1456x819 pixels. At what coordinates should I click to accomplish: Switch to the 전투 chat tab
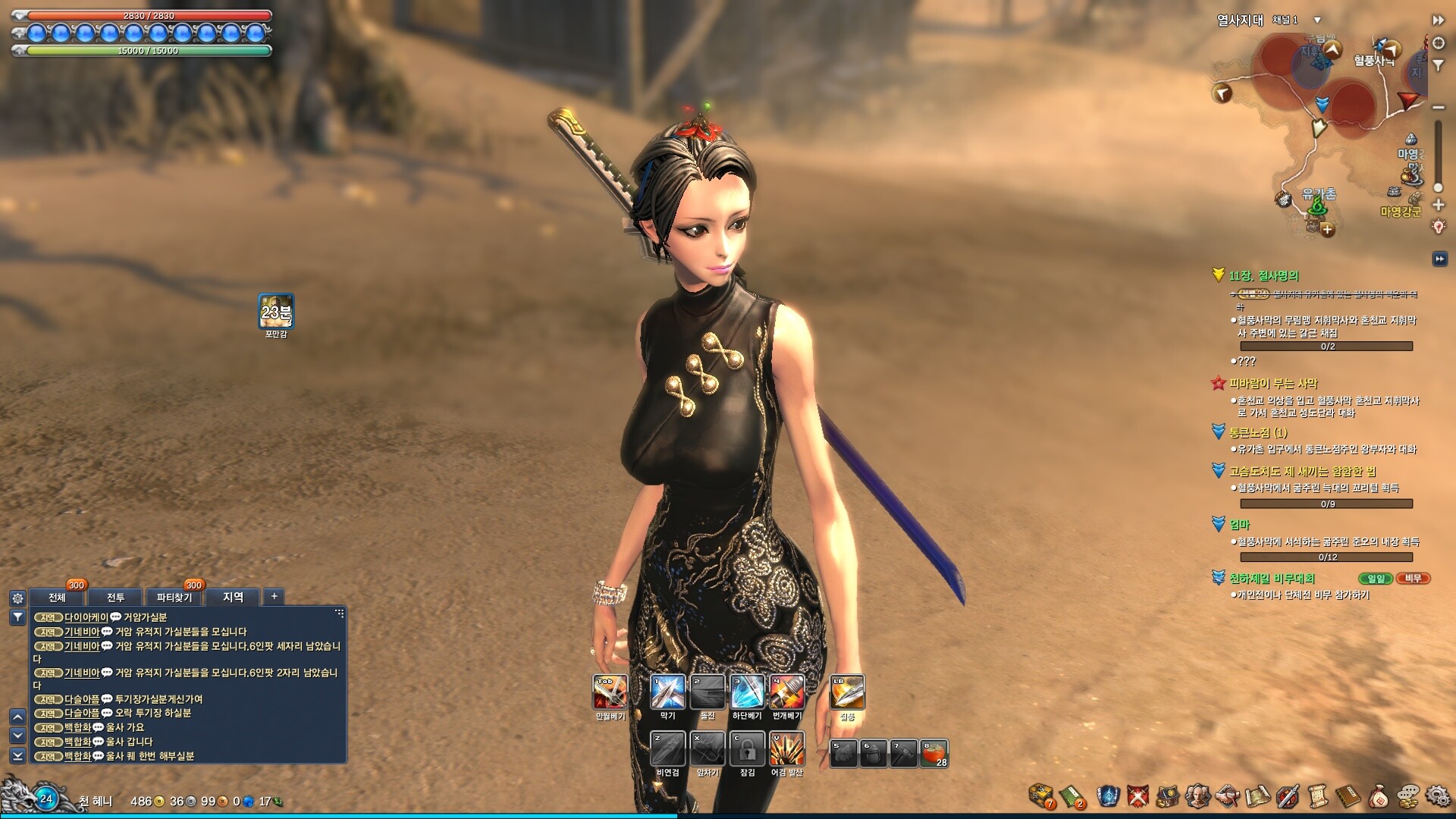pyautogui.click(x=115, y=598)
